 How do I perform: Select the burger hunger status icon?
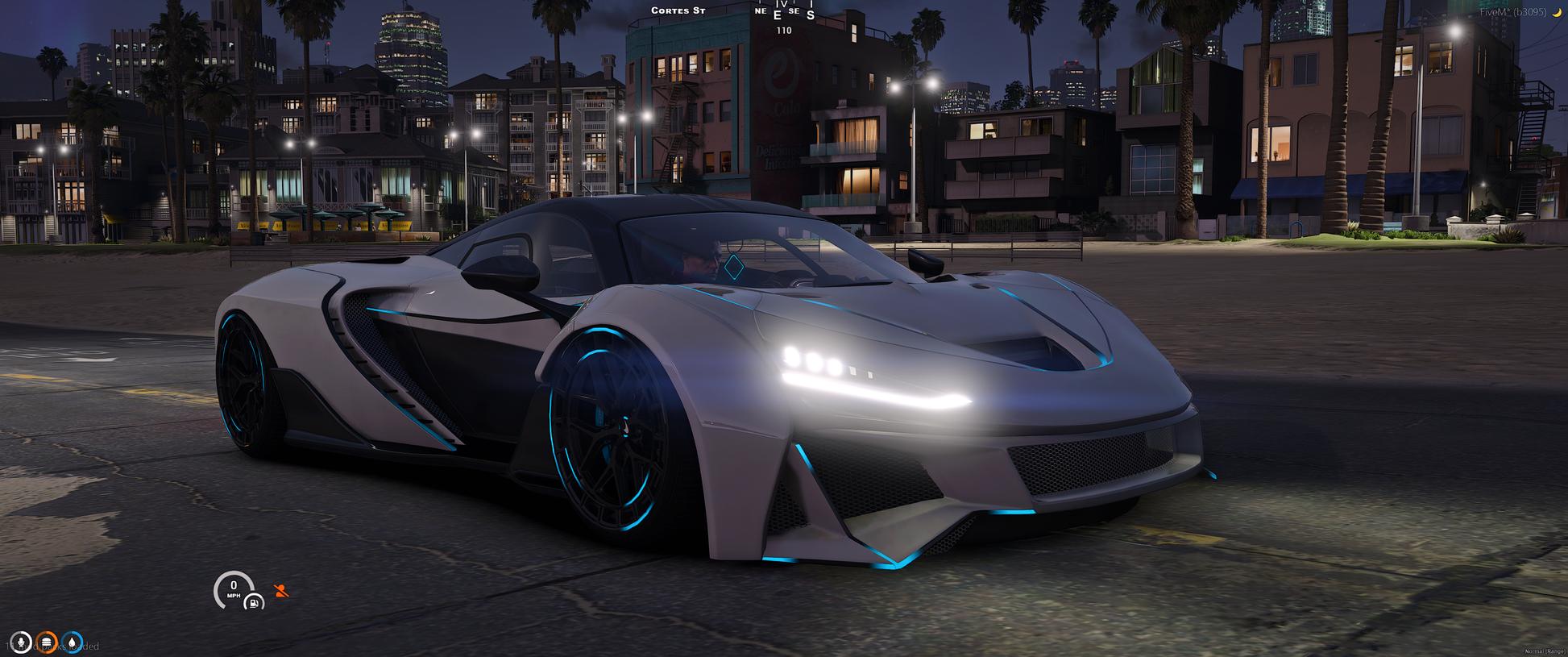pyautogui.click(x=47, y=642)
